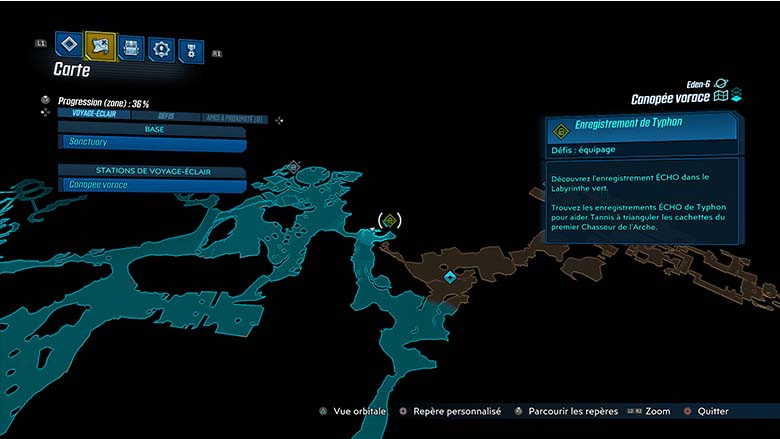Screen dimensions: 780x439
Task: Open the diamond-icon menu tab
Action: (x=69, y=45)
